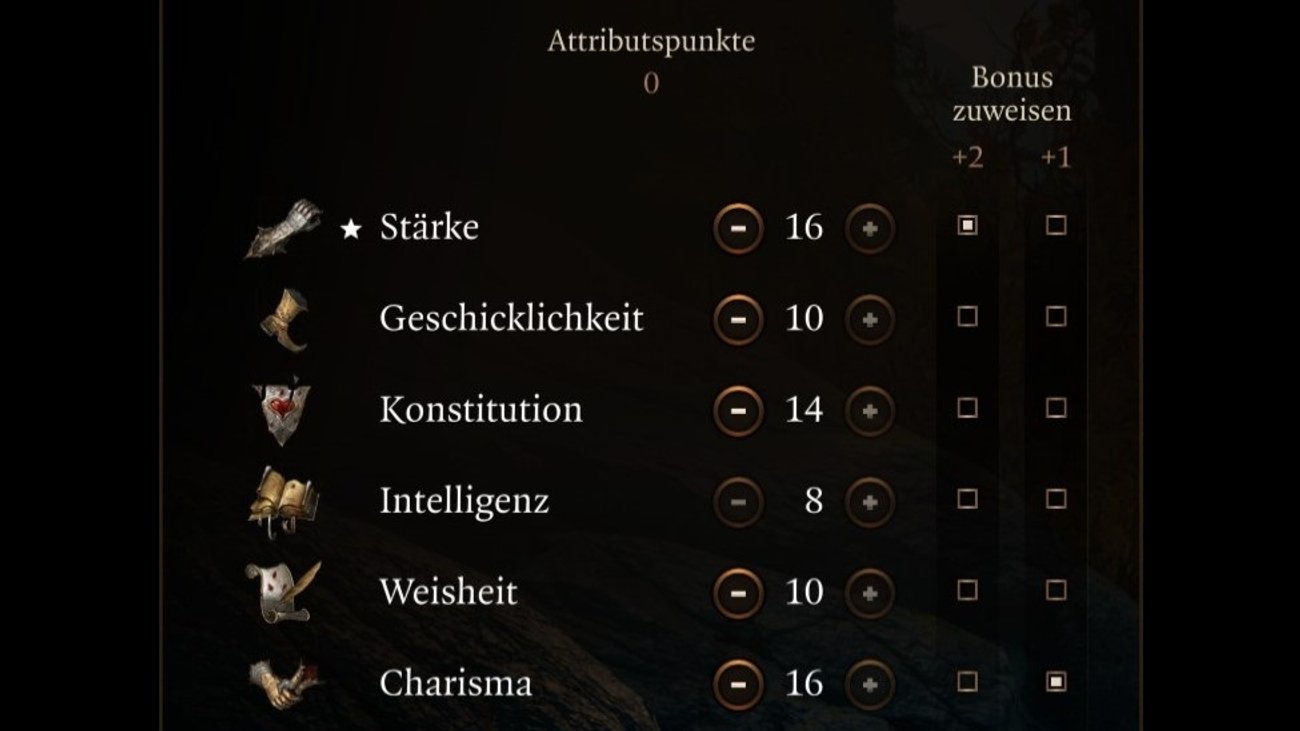Toggle off the +1 bonus for Charisma

pyautogui.click(x=1056, y=682)
